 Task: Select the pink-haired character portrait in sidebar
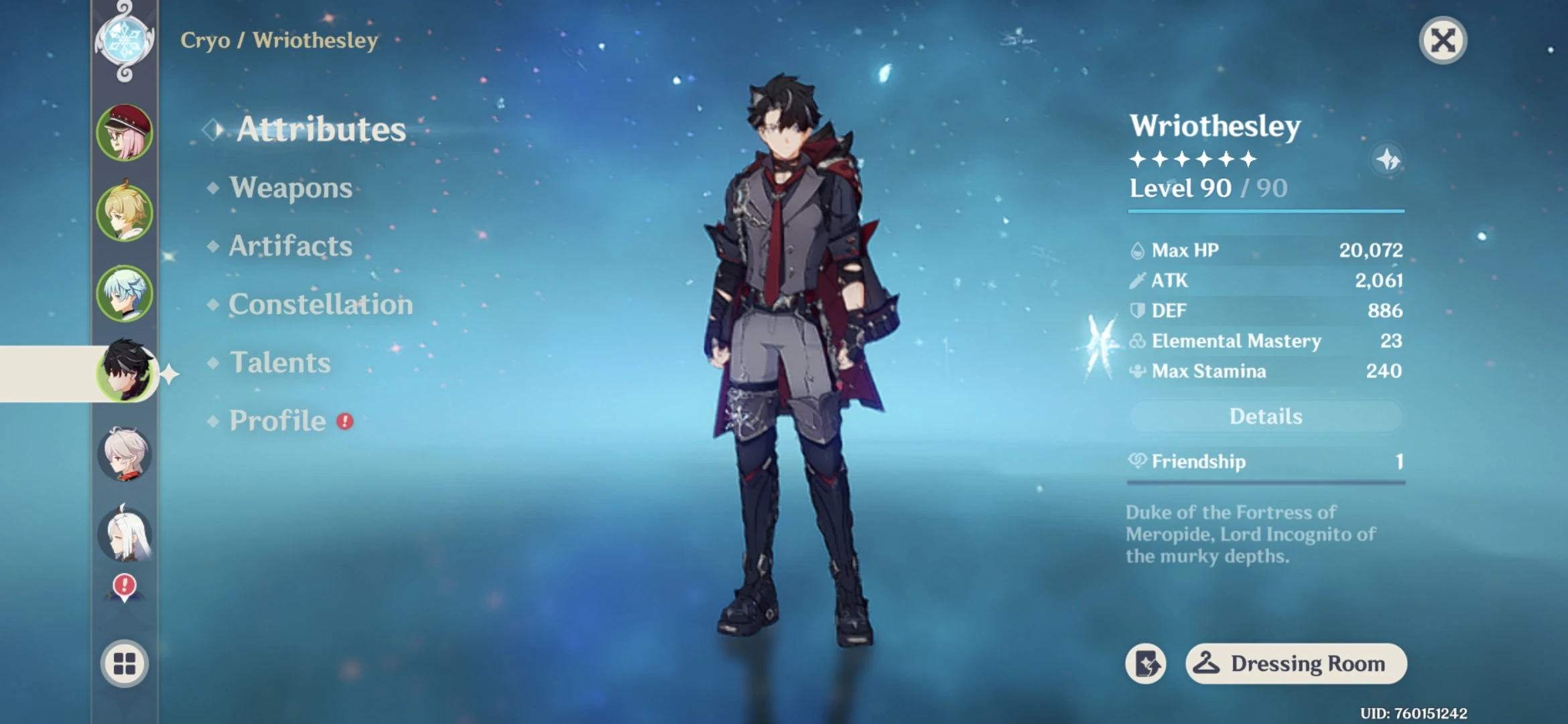click(126, 132)
